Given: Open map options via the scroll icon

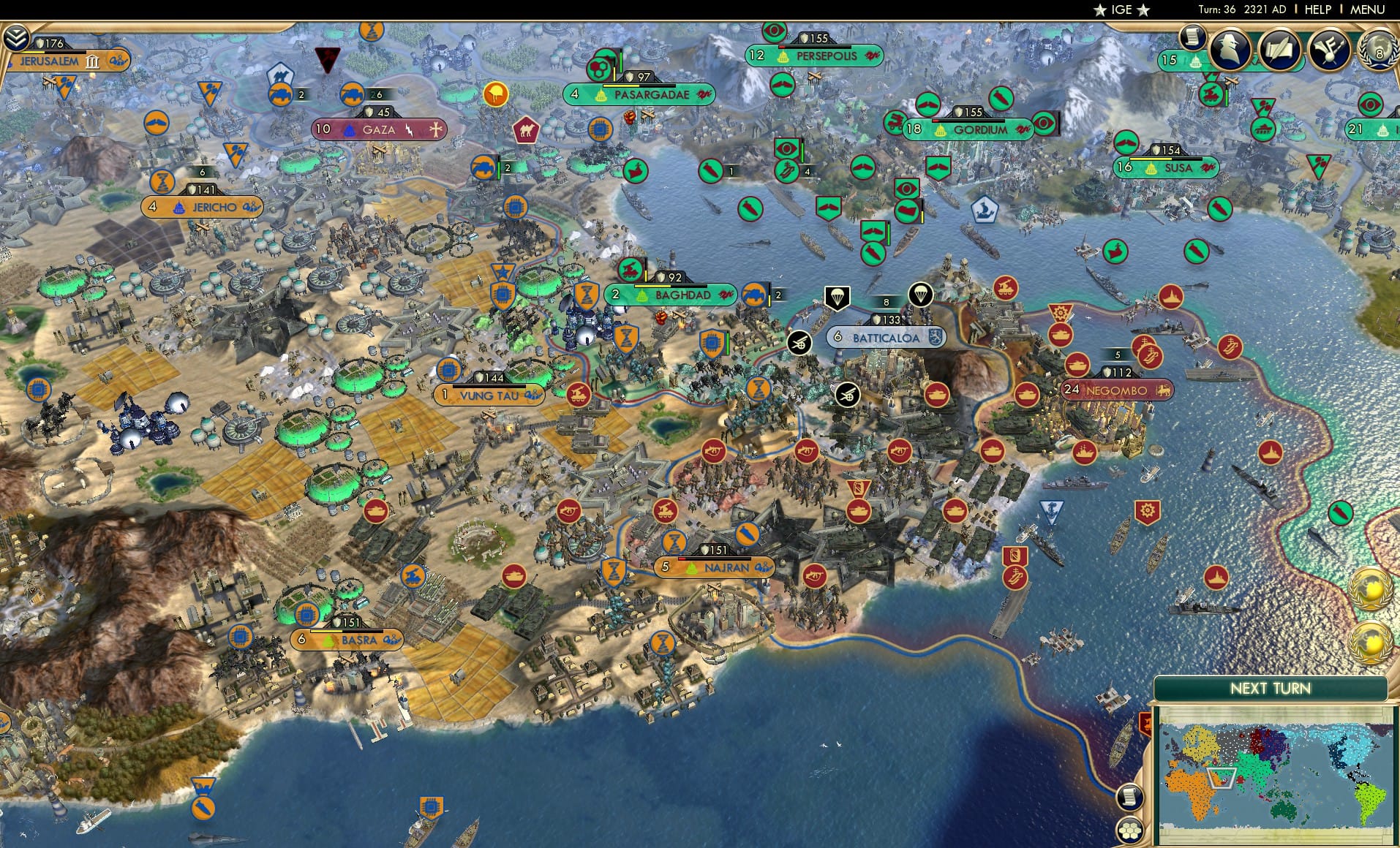Looking at the screenshot, I should (1131, 797).
